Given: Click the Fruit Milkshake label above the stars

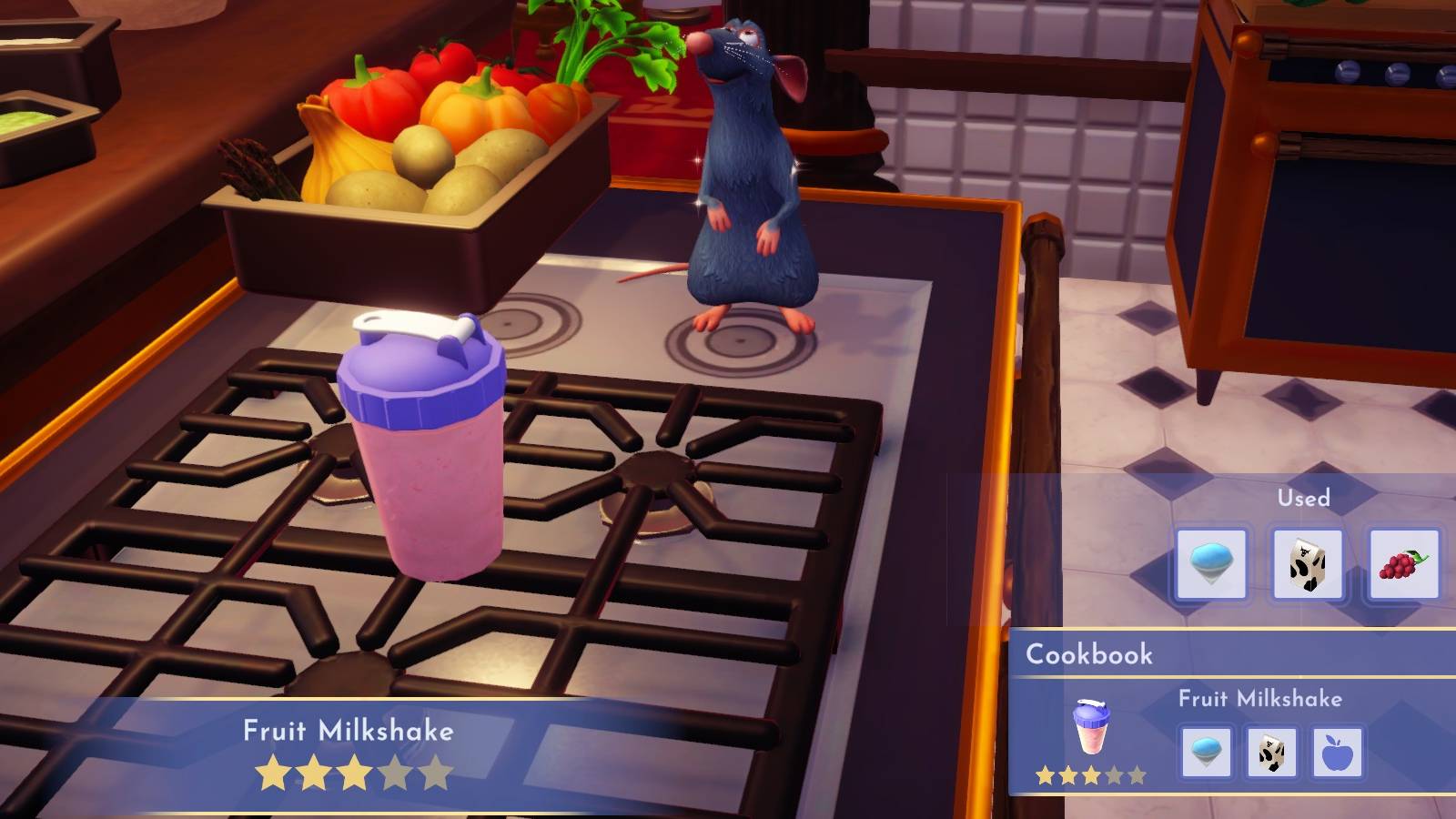Looking at the screenshot, I should pos(349,729).
